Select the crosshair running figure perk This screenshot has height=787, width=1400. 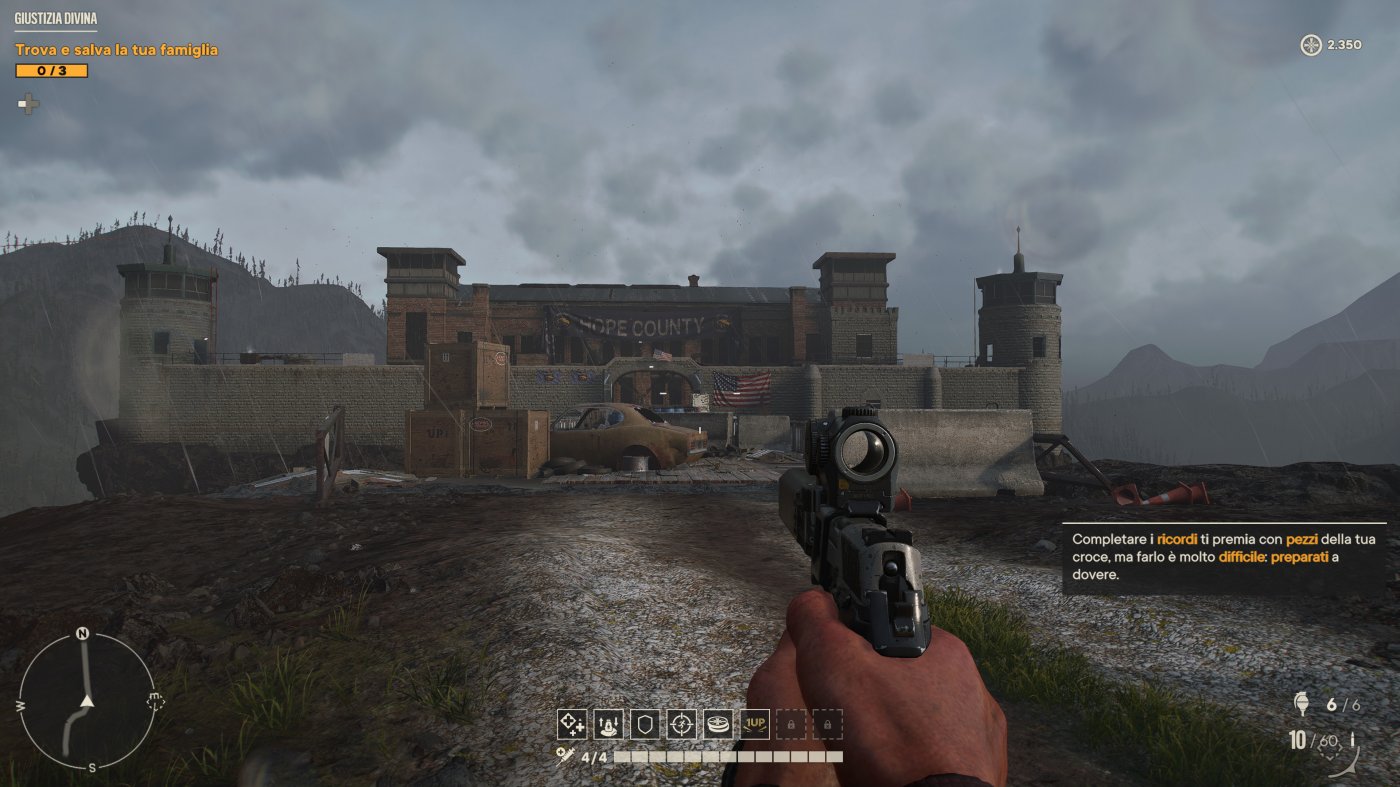[681, 724]
